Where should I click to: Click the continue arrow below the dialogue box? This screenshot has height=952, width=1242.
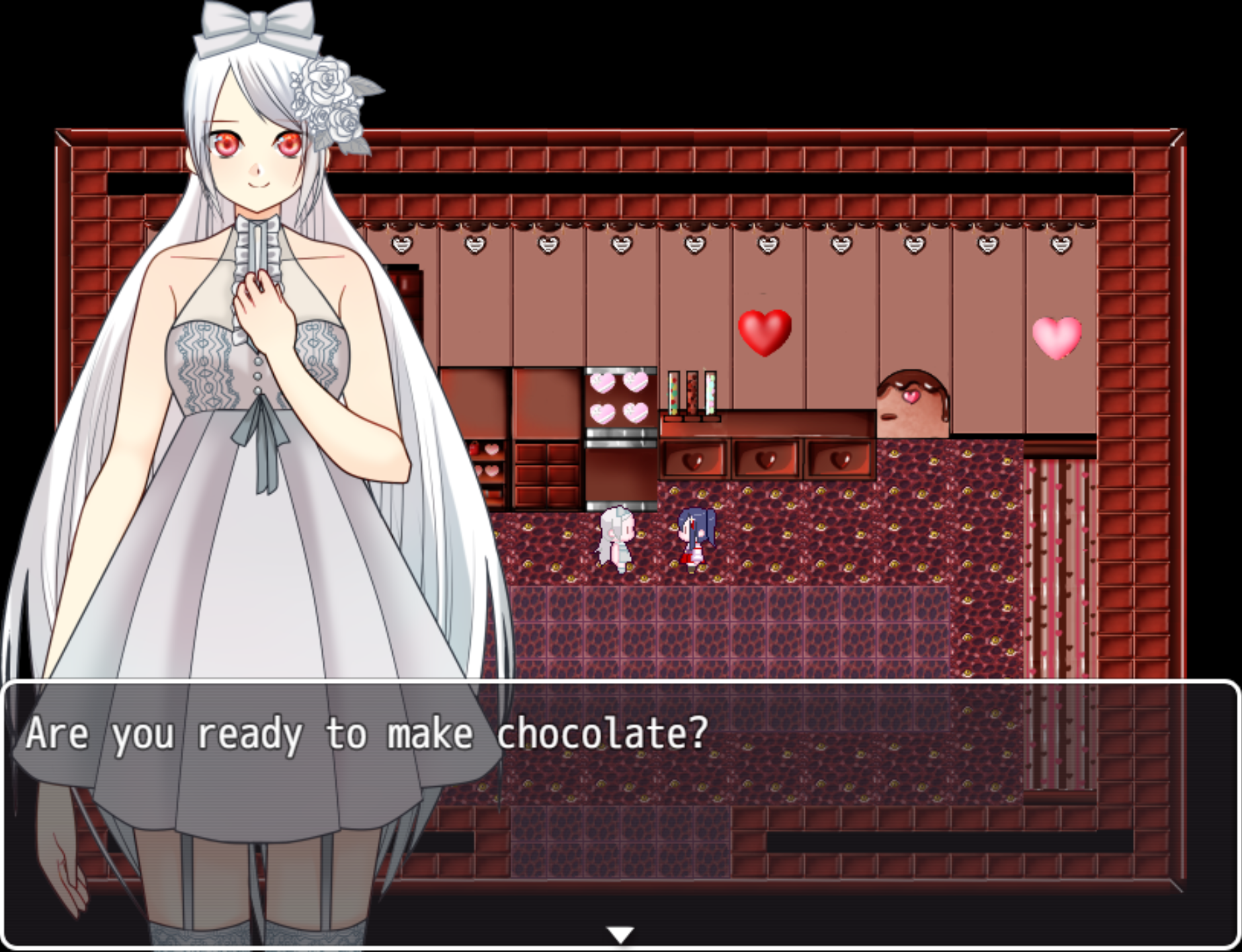coord(621,933)
